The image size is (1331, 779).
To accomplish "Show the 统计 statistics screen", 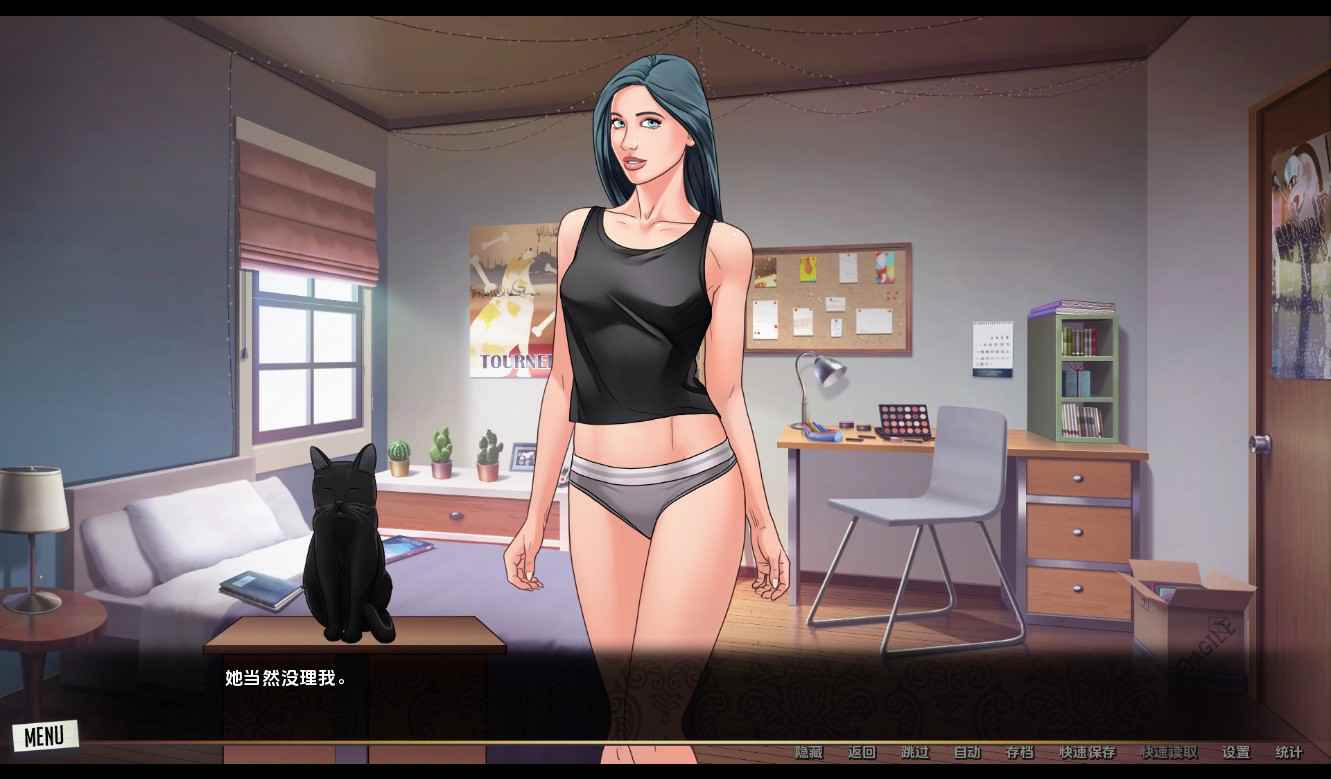I will coord(1289,752).
